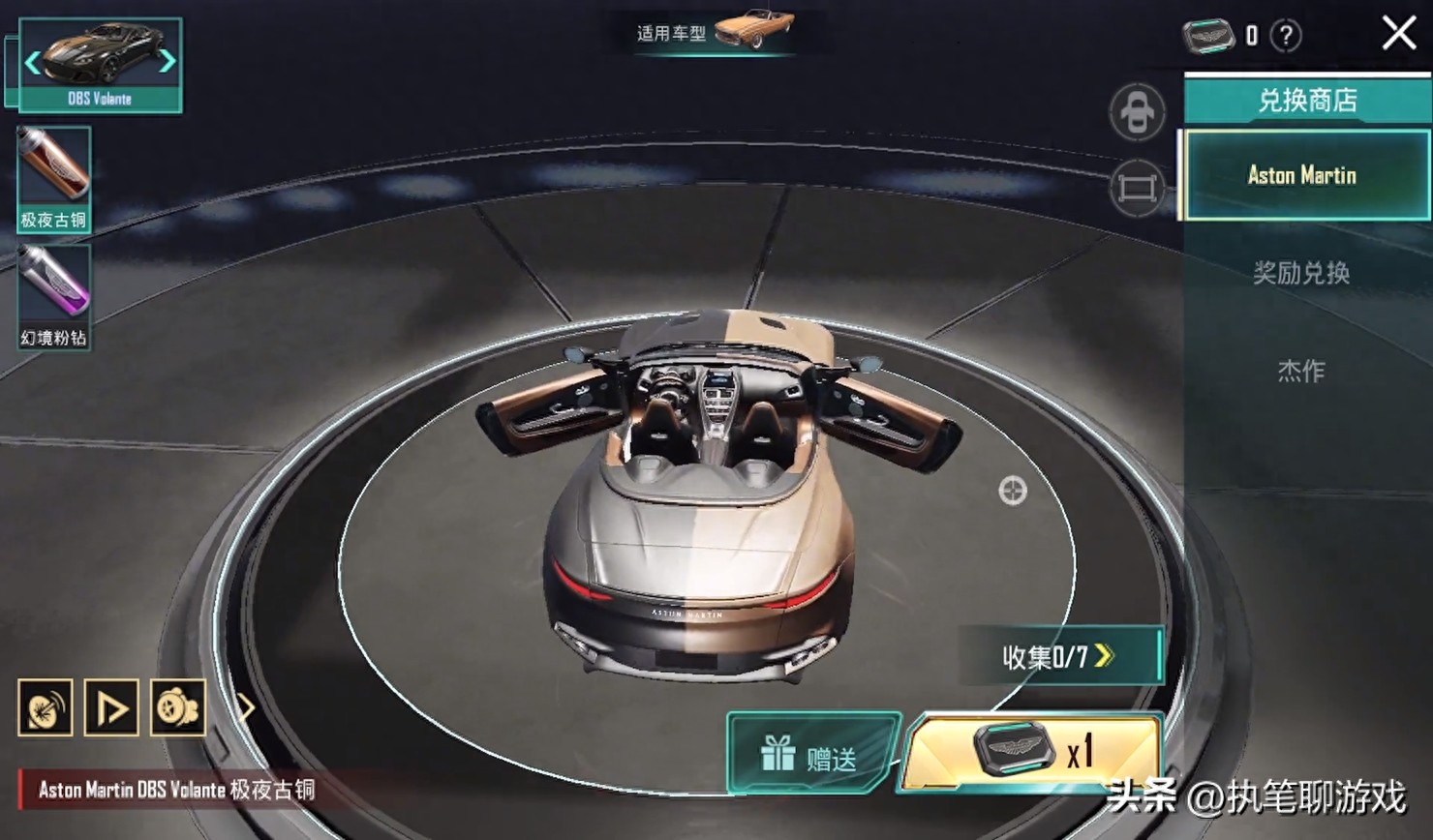Click the engine turbo preview icon
The height and width of the screenshot is (840, 1433).
point(177,707)
